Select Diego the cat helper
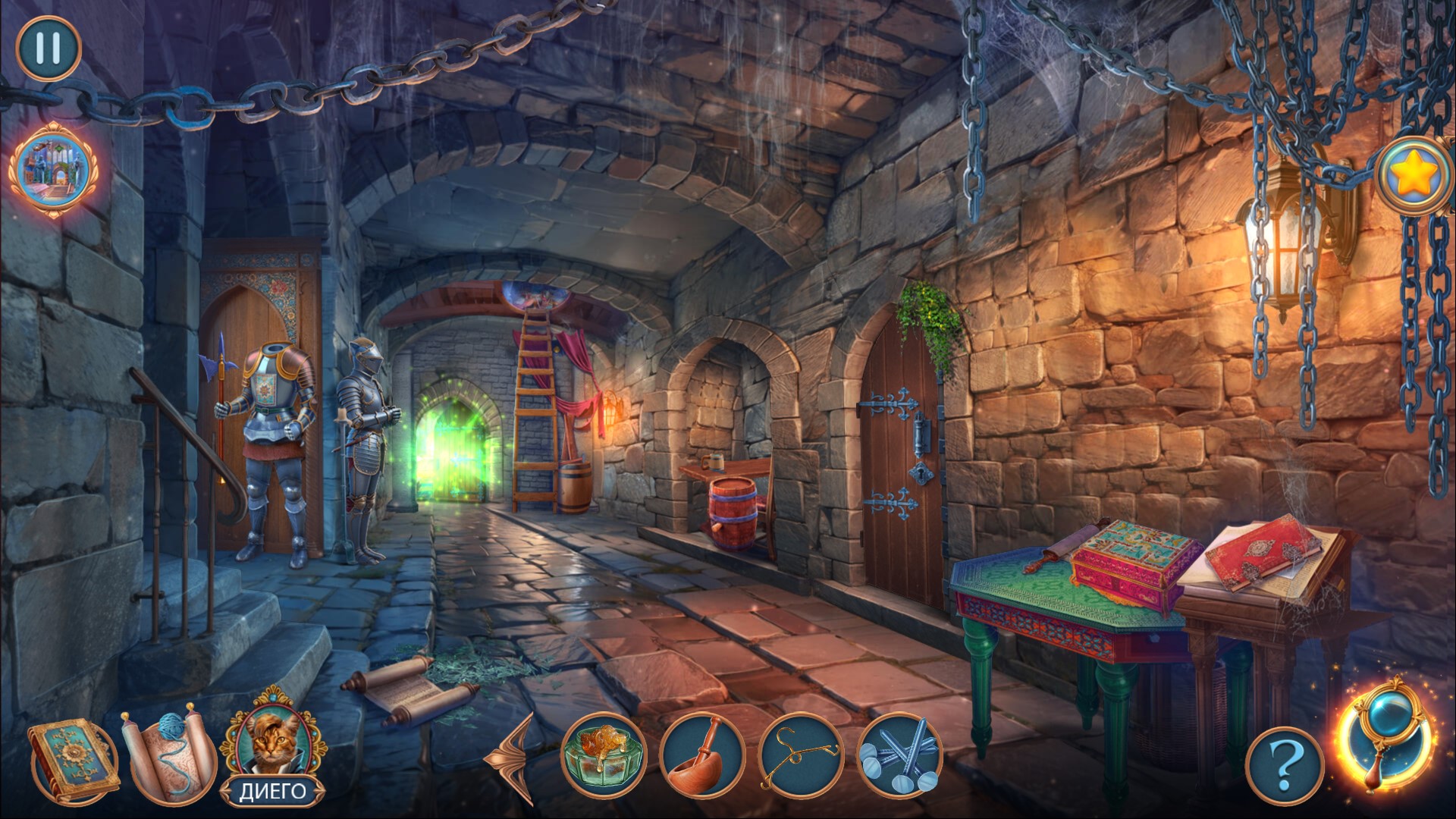1456x819 pixels. [x=273, y=747]
